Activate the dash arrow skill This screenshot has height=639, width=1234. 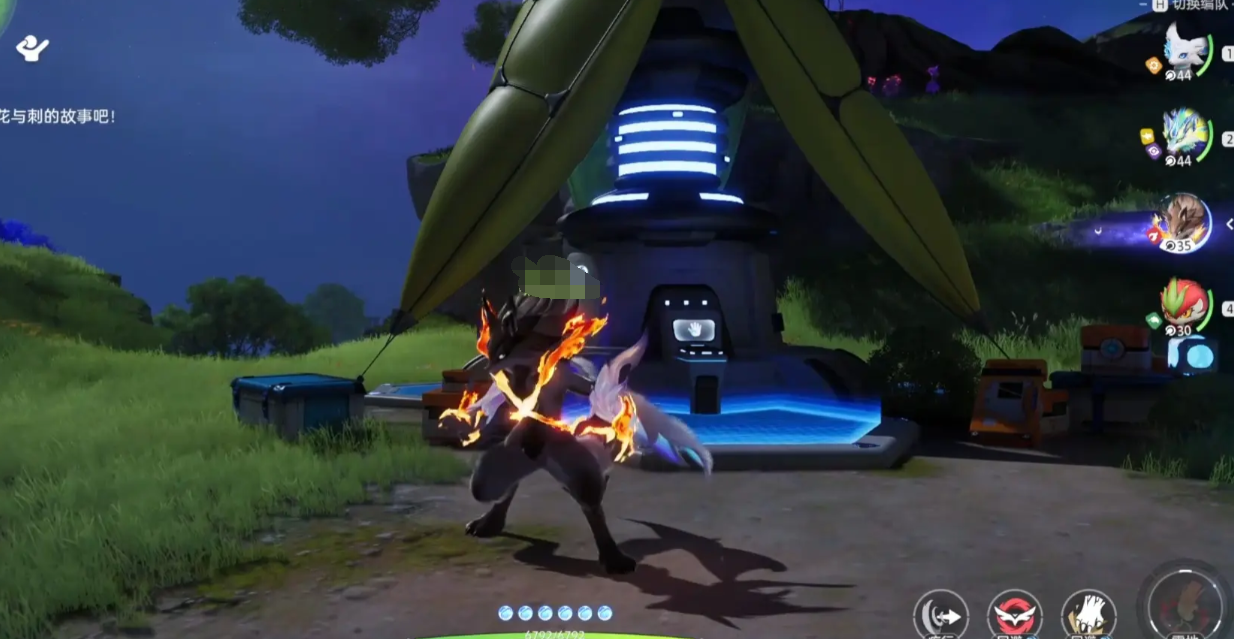click(943, 614)
